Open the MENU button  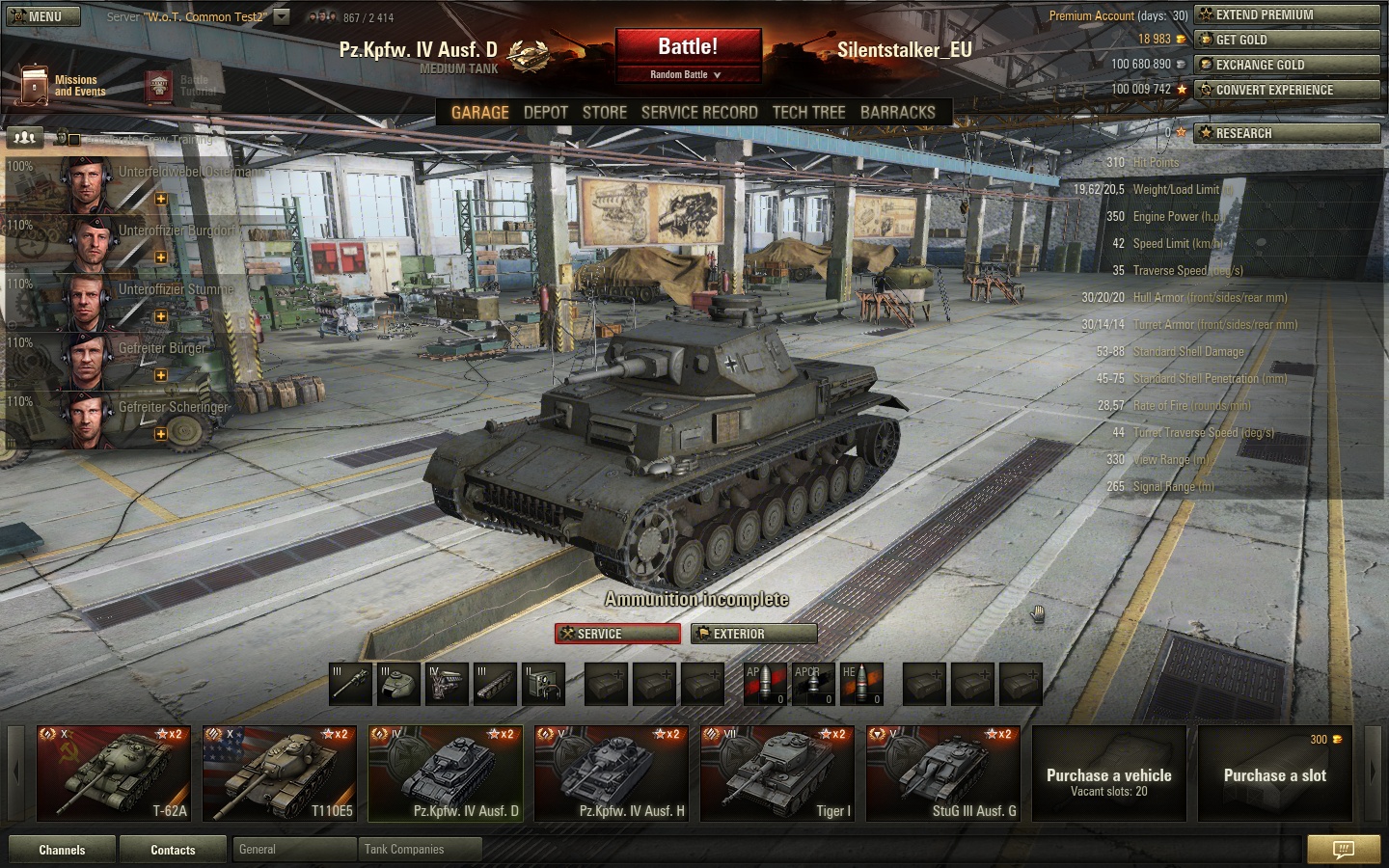pyautogui.click(x=41, y=16)
